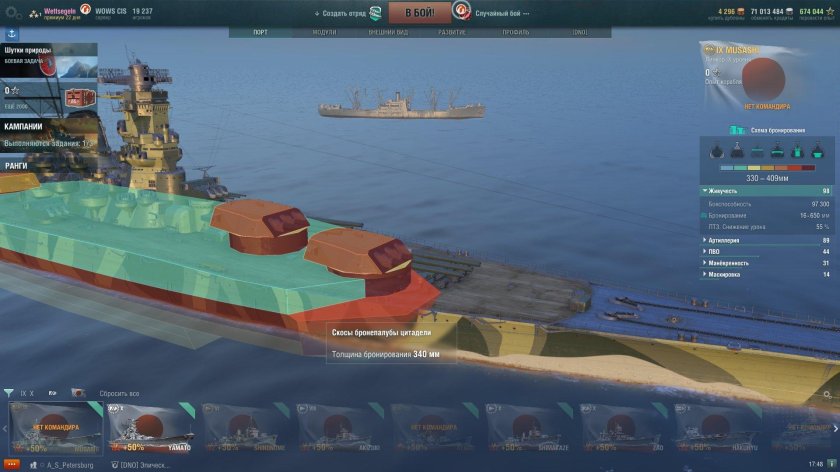The height and width of the screenshot is (472, 840).
Task: Switch to the МОДУЛИ tab
Action: [x=324, y=32]
